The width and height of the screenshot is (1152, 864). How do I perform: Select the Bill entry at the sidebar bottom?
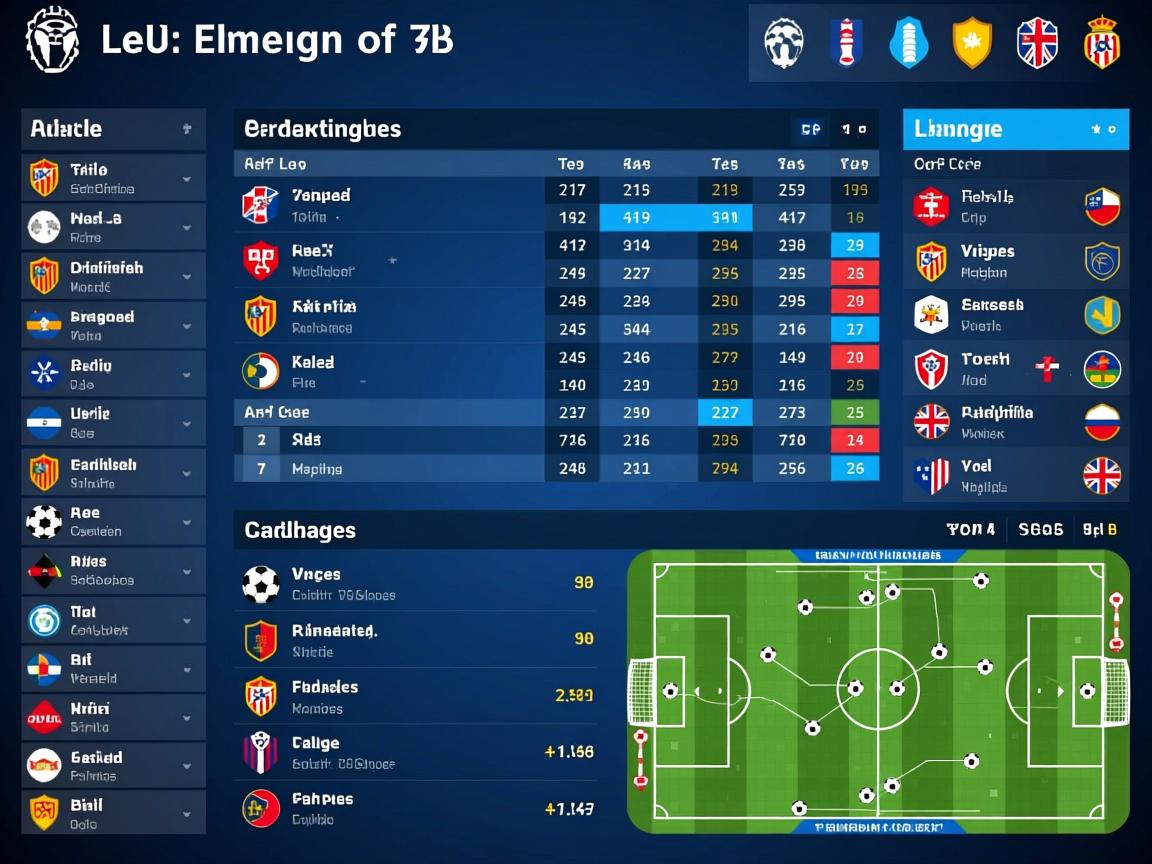pos(112,813)
